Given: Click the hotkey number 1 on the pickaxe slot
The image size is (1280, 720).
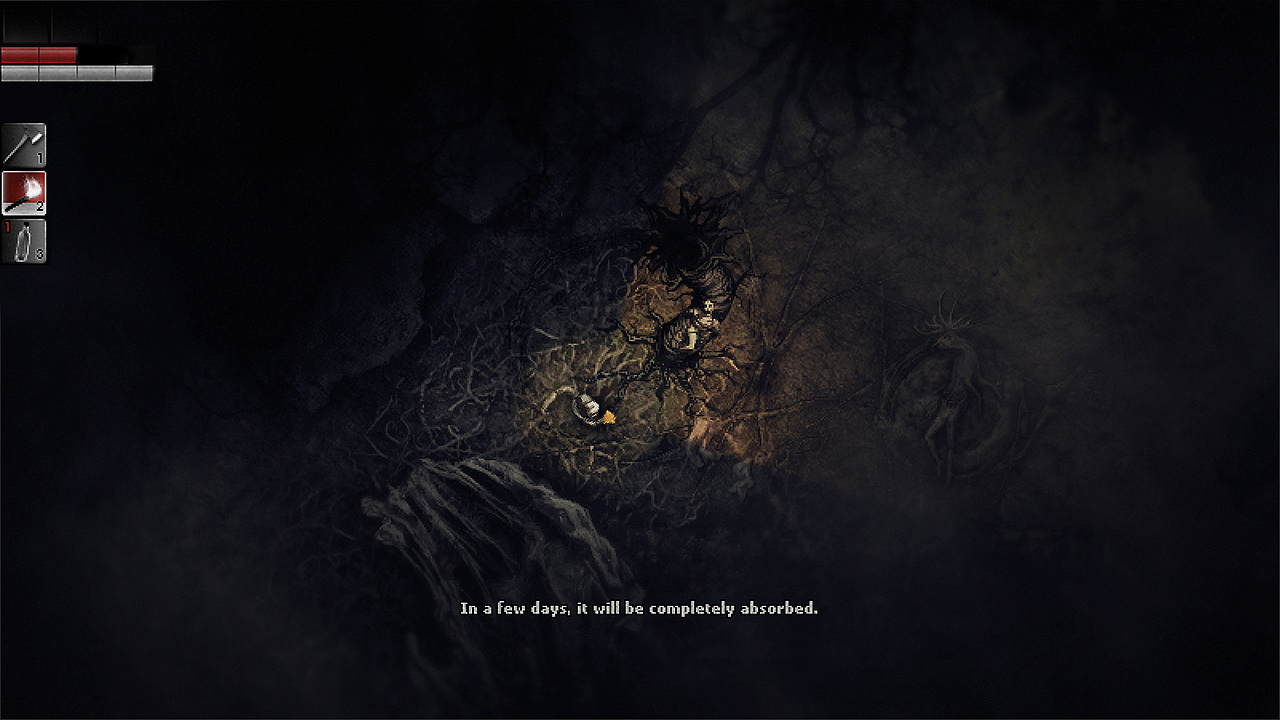Looking at the screenshot, I should point(41,156).
